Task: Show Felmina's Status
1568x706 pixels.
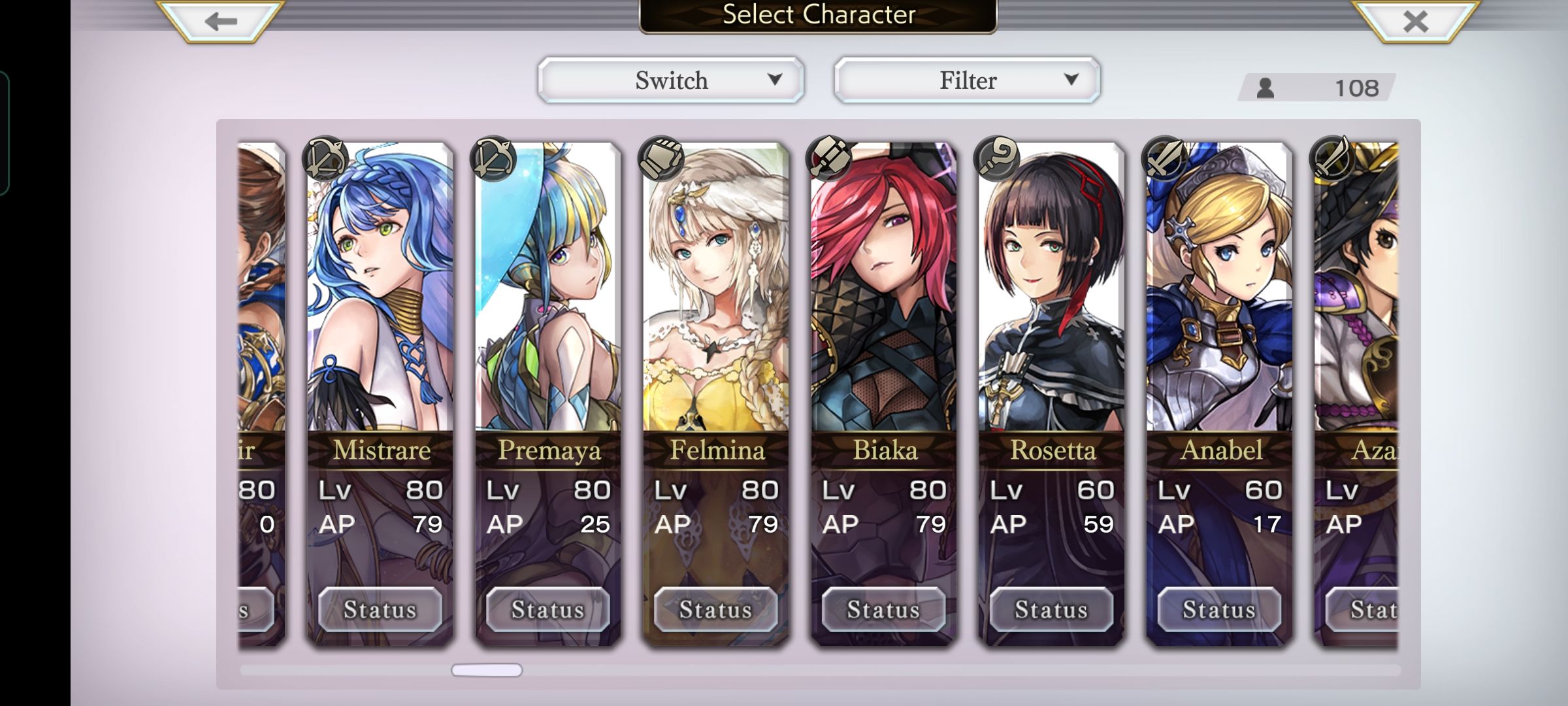Action: pyautogui.click(x=715, y=609)
